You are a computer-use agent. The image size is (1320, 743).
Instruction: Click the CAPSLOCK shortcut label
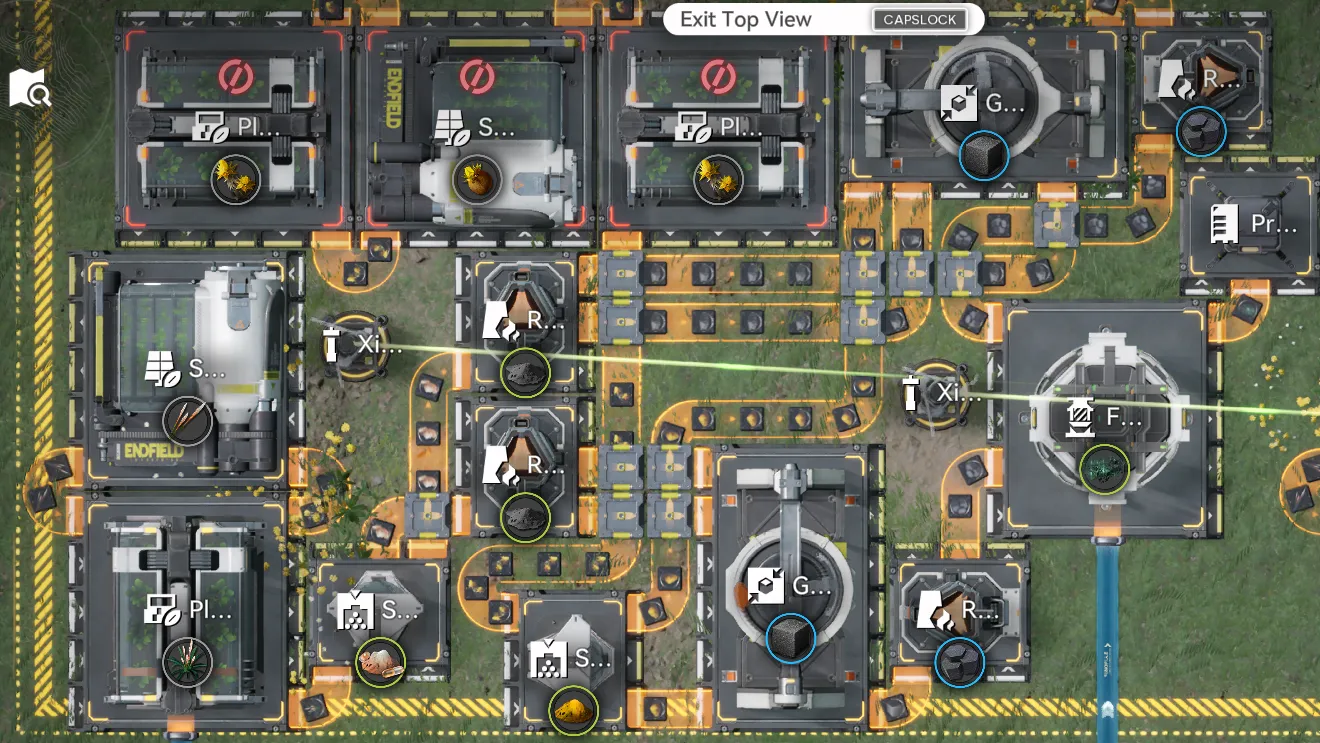coord(920,19)
